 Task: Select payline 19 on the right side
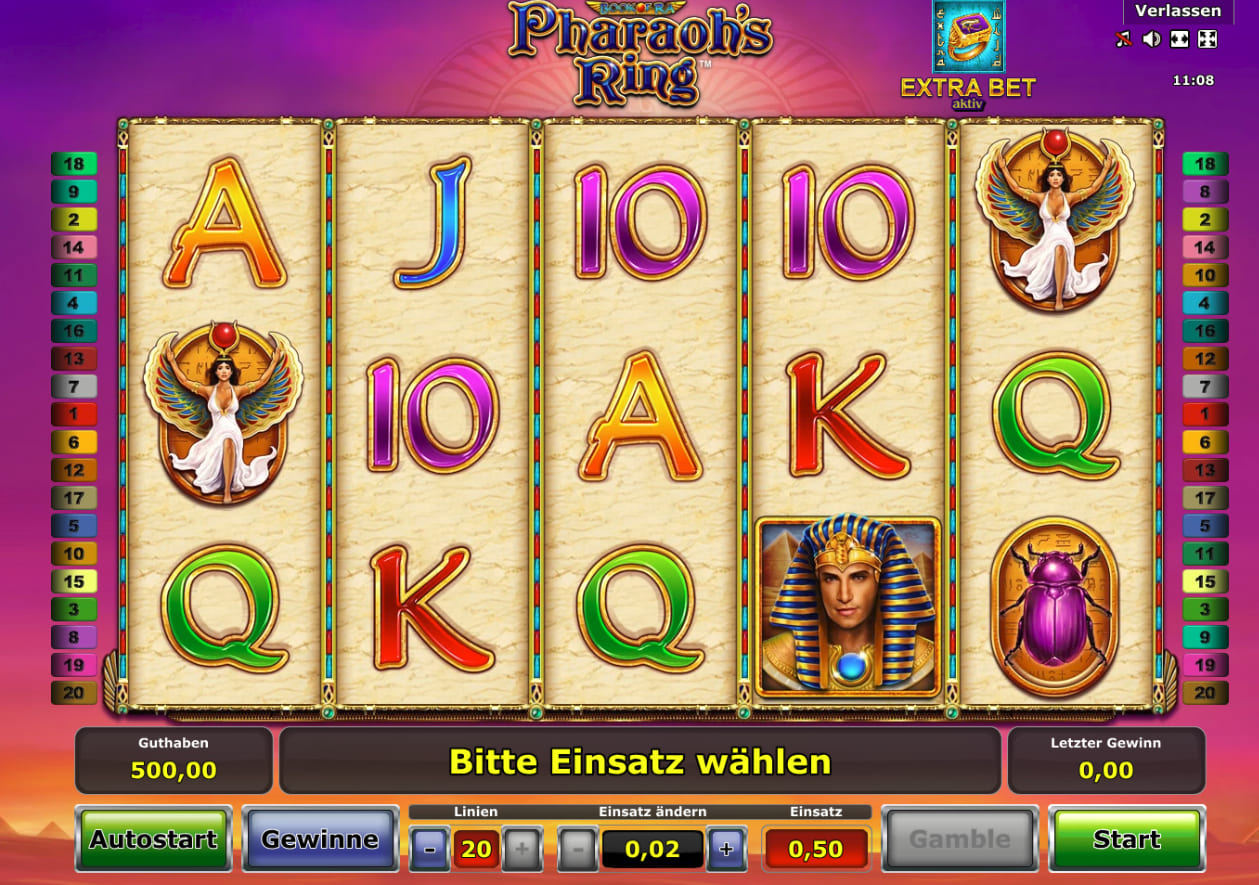pos(1205,664)
